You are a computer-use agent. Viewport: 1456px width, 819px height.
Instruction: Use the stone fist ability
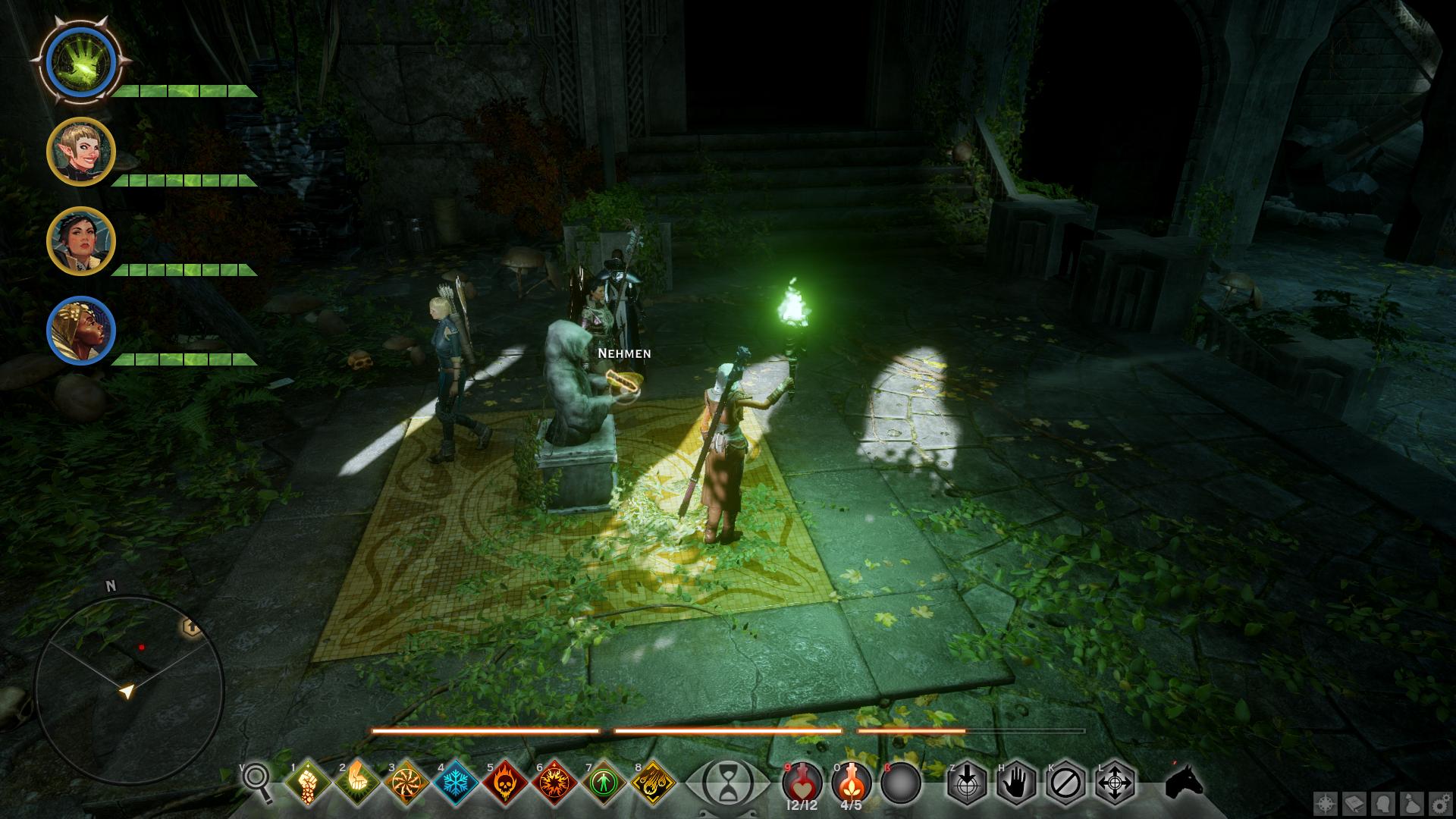pos(308,782)
